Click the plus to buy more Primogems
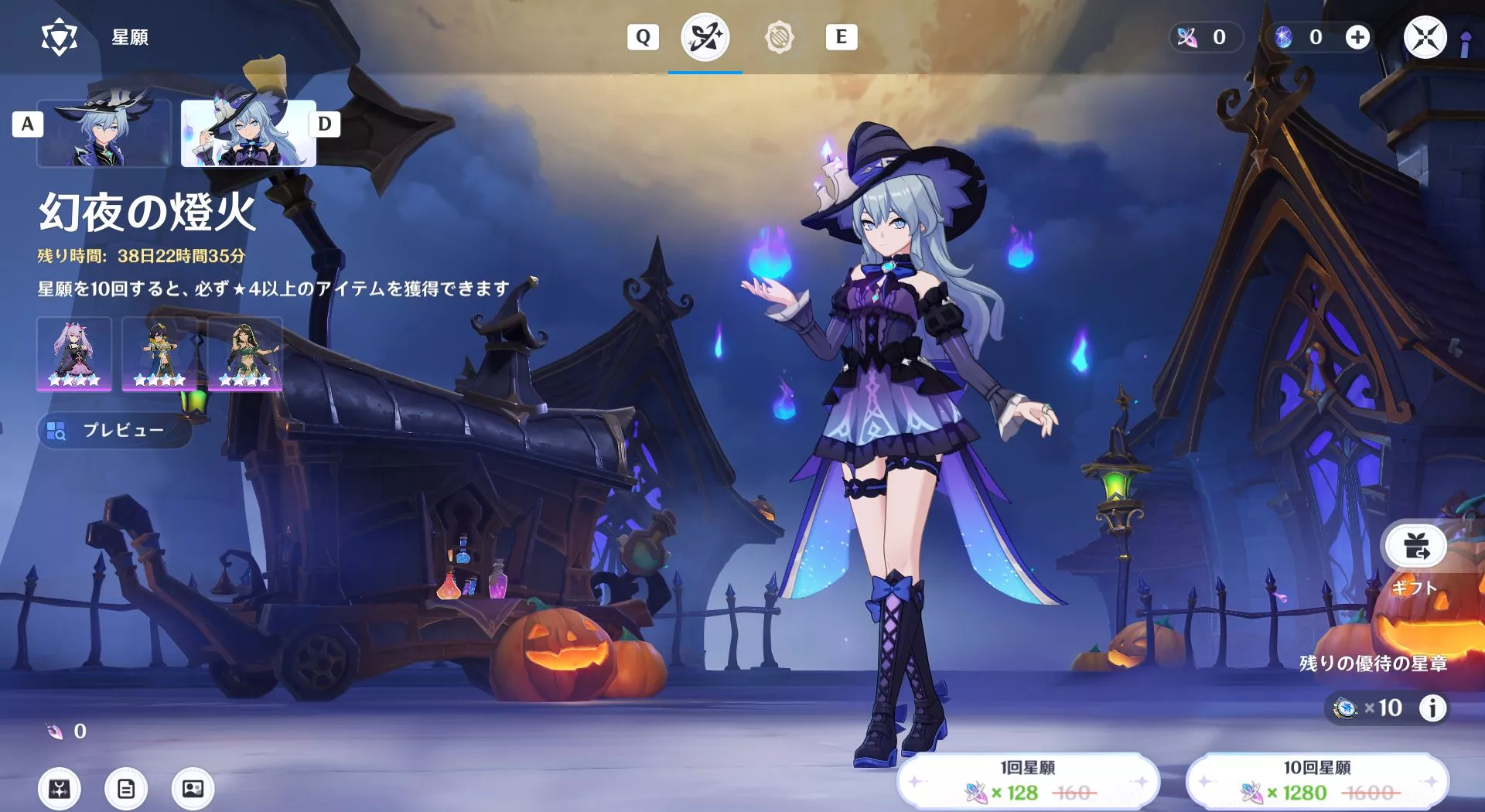 pyautogui.click(x=1358, y=36)
